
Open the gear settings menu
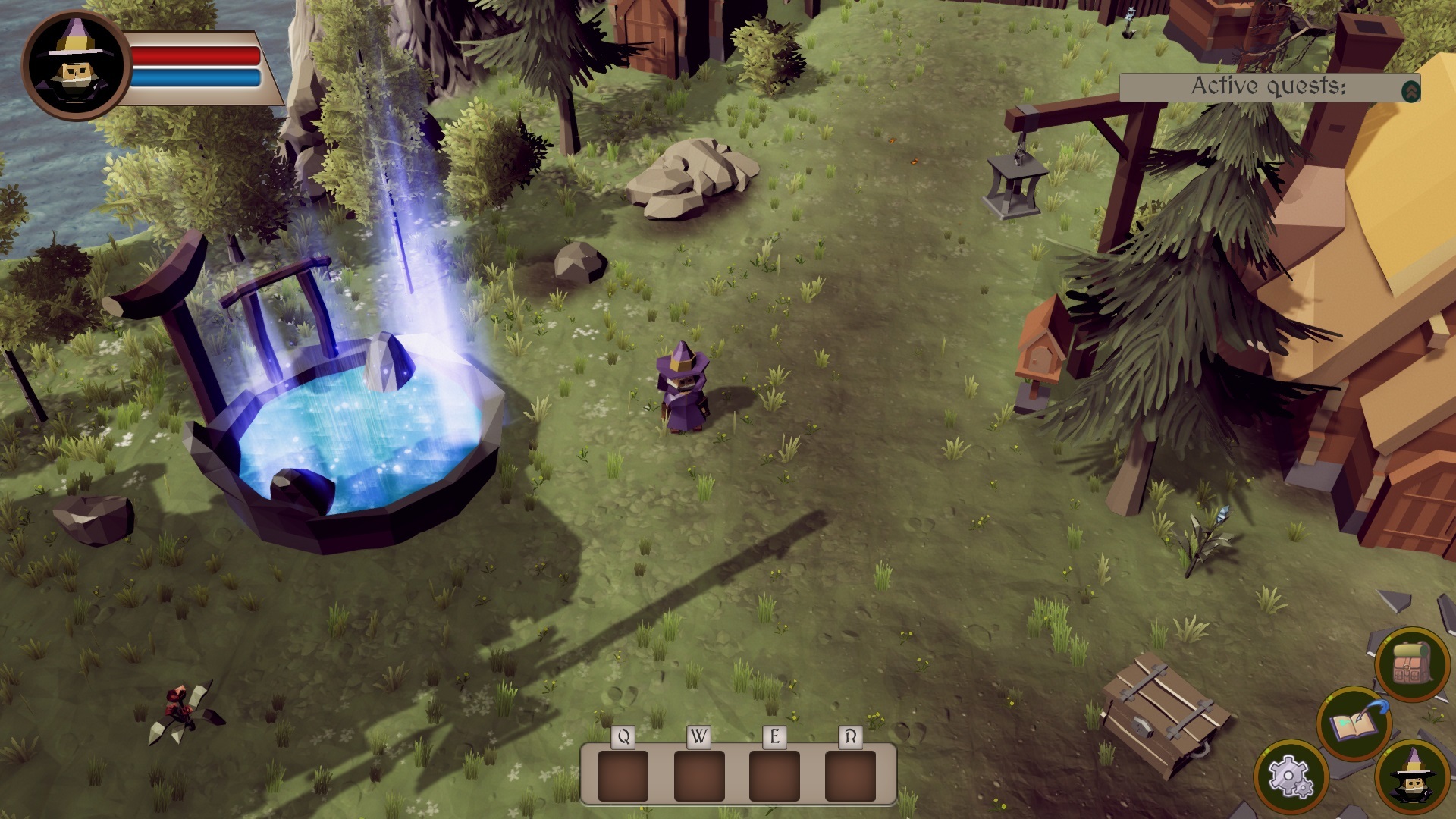[1290, 777]
